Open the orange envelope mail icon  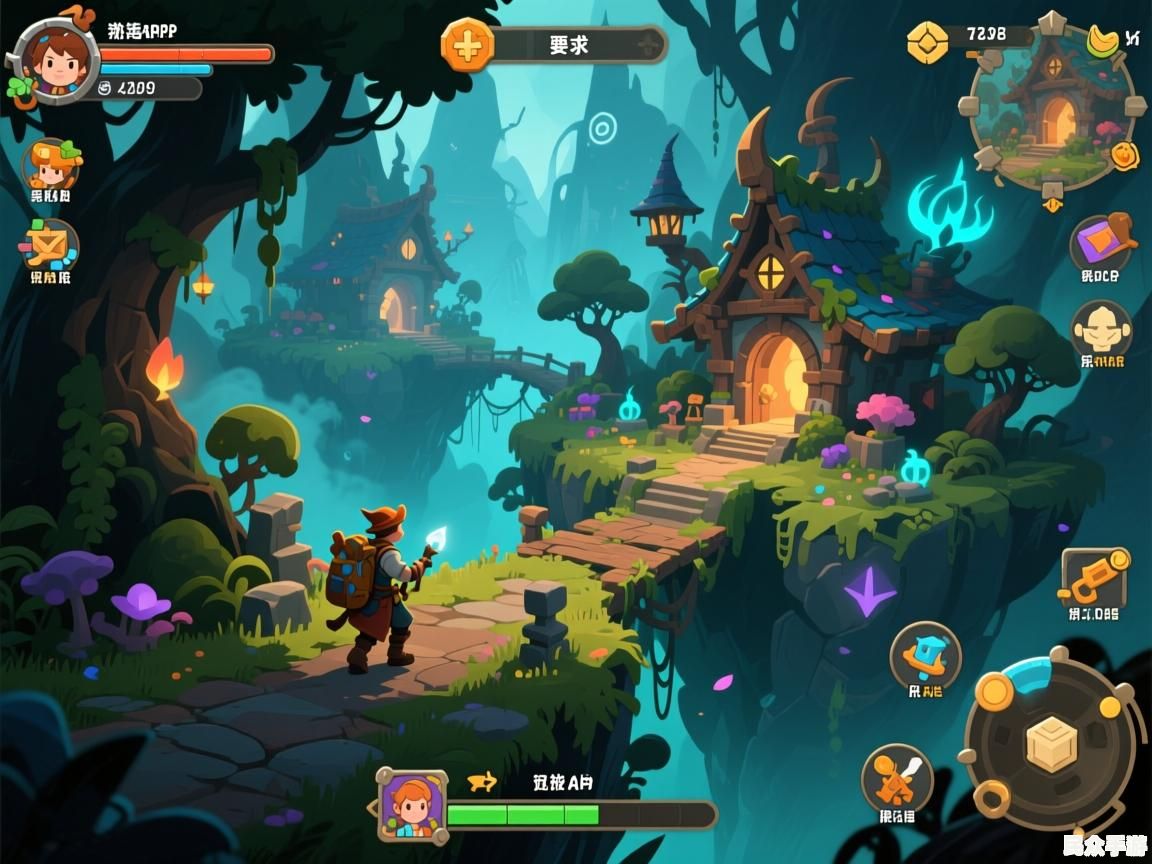coord(50,245)
